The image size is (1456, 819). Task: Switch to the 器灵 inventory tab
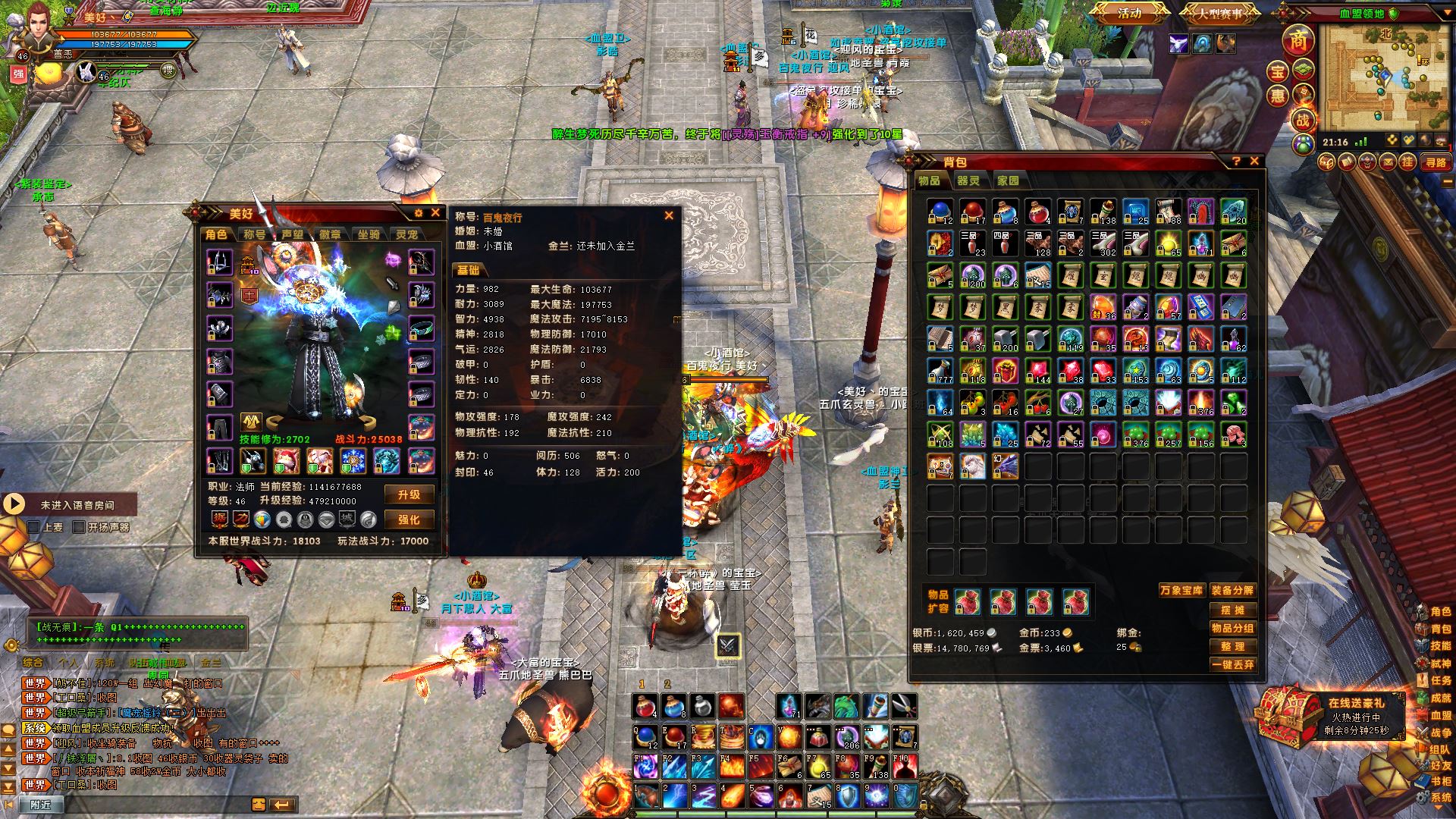(x=968, y=180)
